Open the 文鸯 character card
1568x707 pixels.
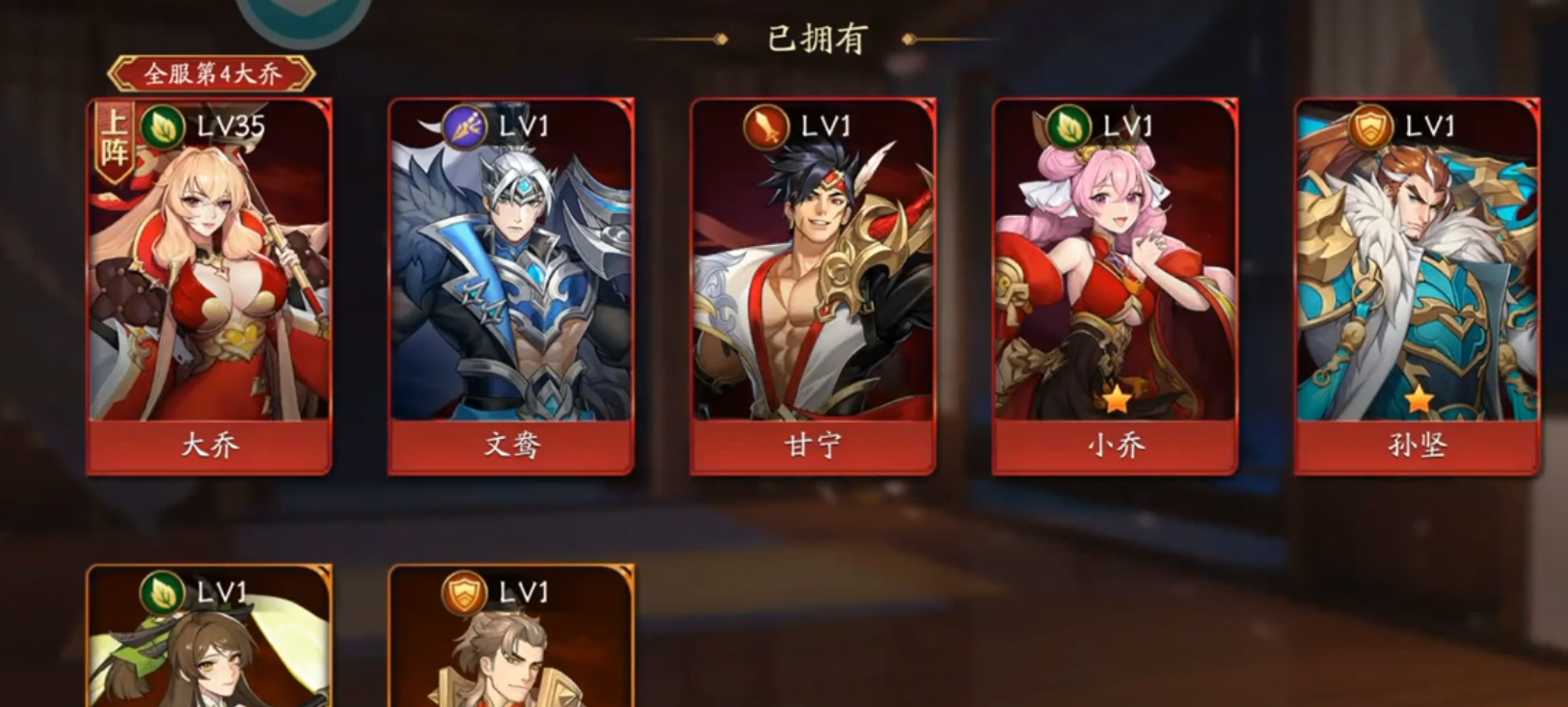click(511, 280)
